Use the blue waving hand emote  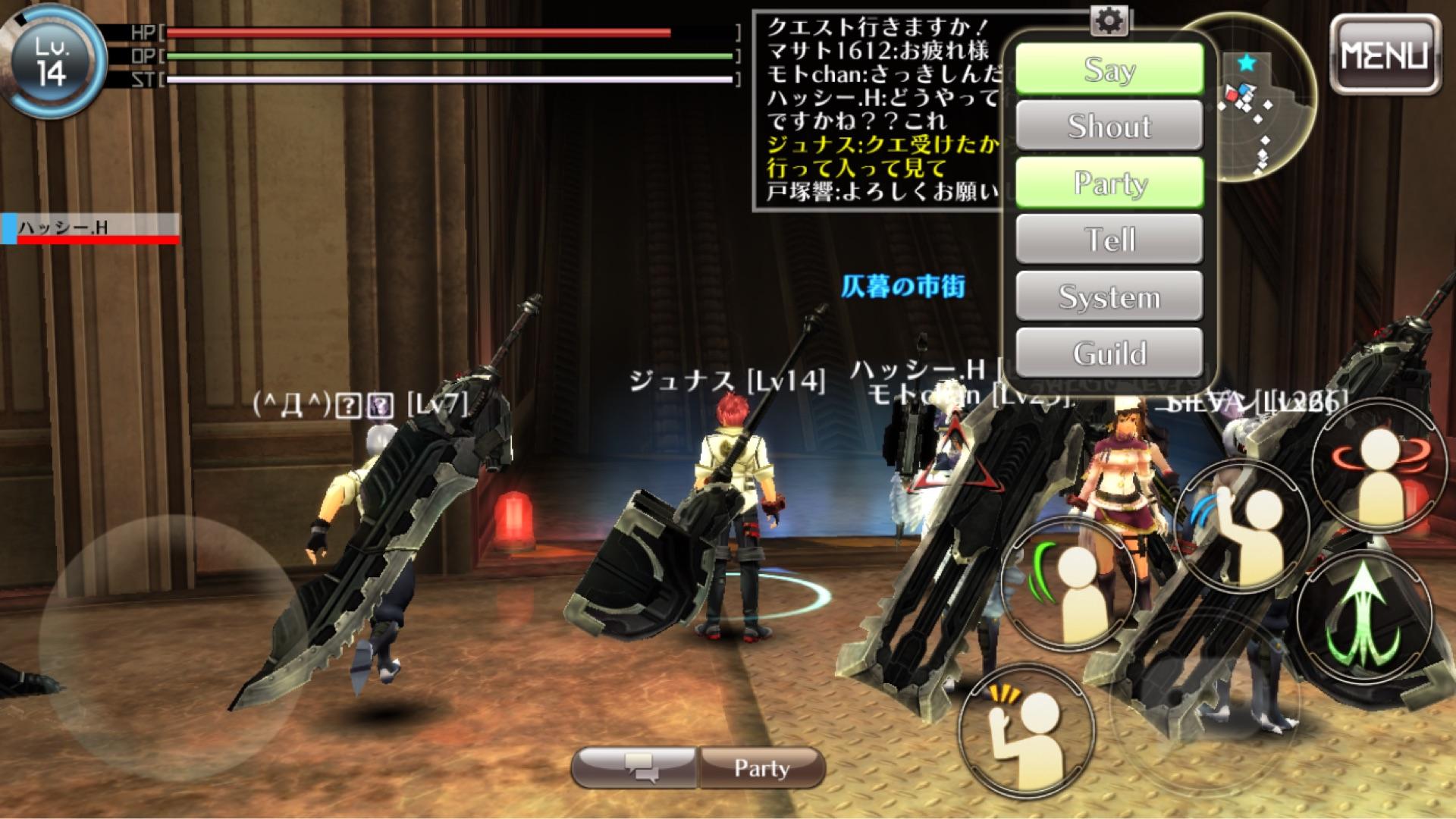(x=1241, y=523)
